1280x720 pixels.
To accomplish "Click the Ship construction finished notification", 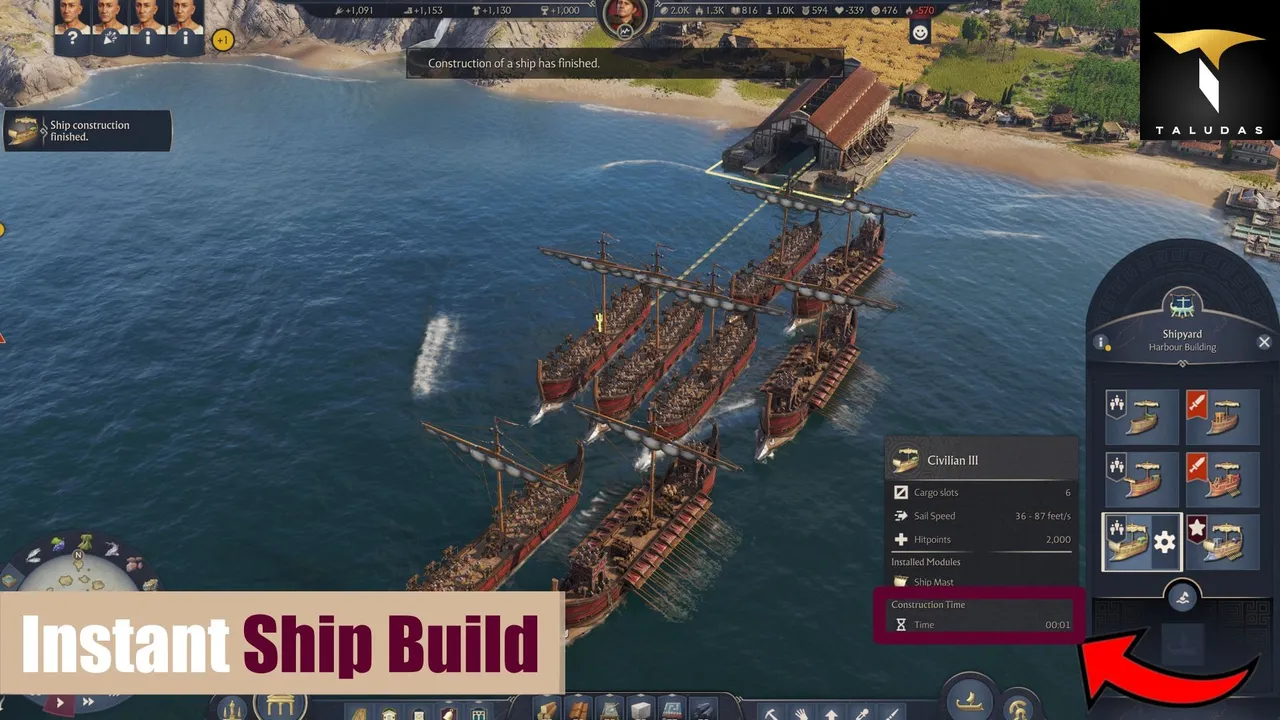I will [87, 131].
